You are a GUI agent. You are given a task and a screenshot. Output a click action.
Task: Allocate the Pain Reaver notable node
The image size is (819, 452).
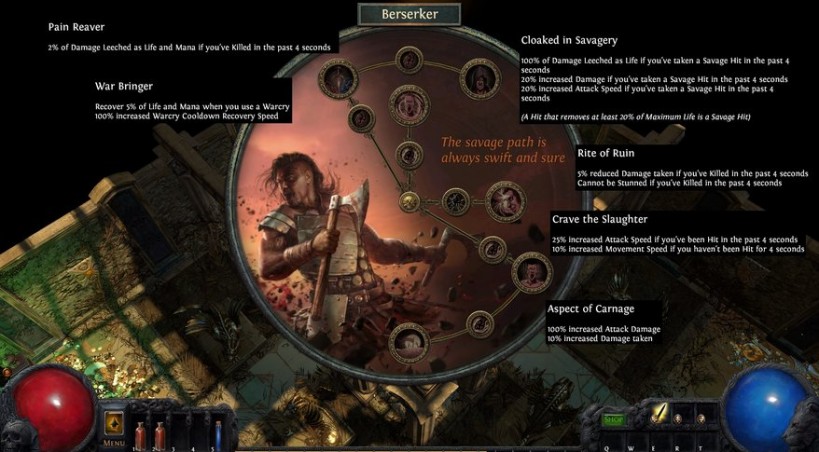[334, 75]
